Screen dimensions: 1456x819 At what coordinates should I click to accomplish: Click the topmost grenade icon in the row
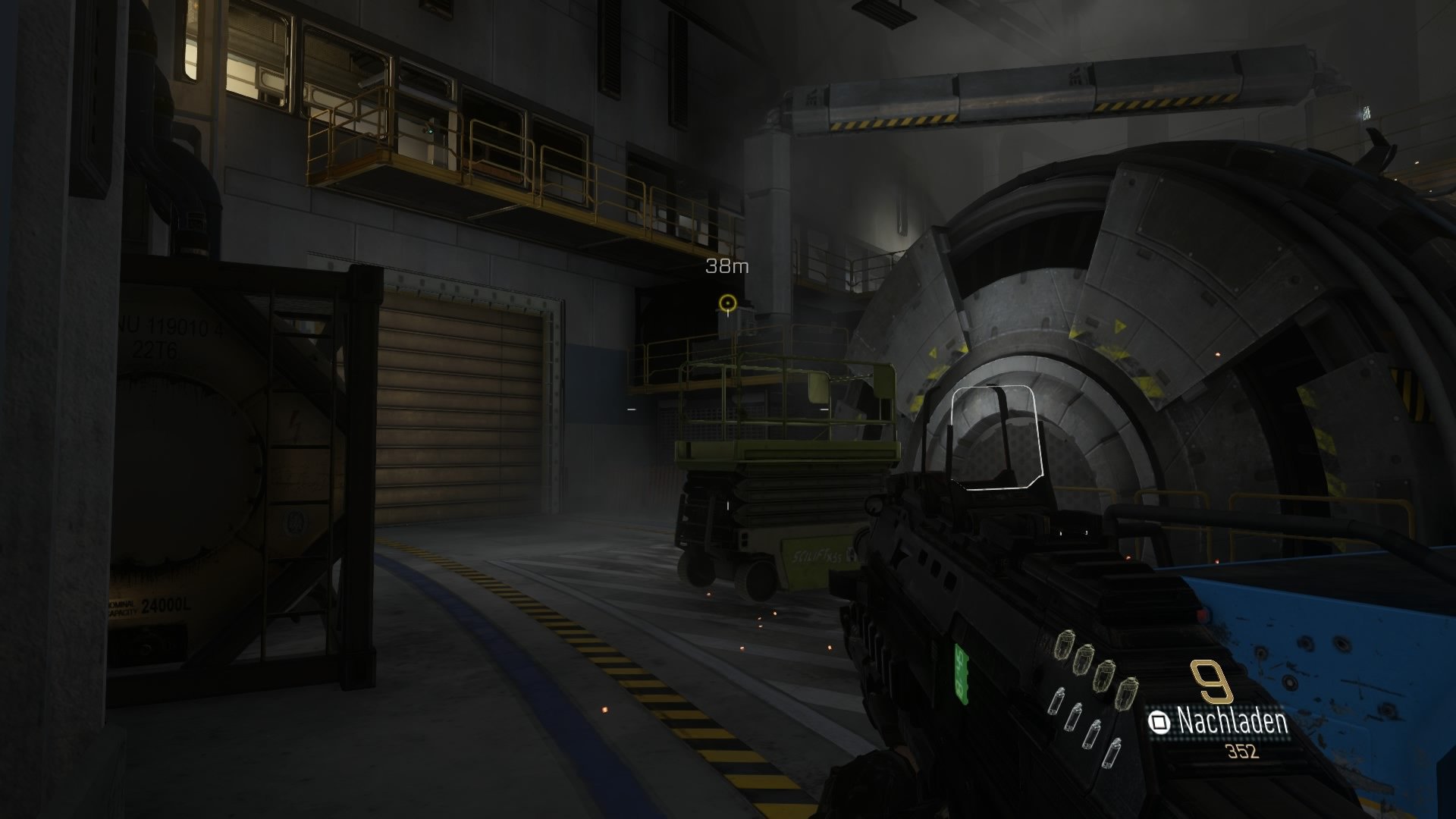tap(1064, 646)
